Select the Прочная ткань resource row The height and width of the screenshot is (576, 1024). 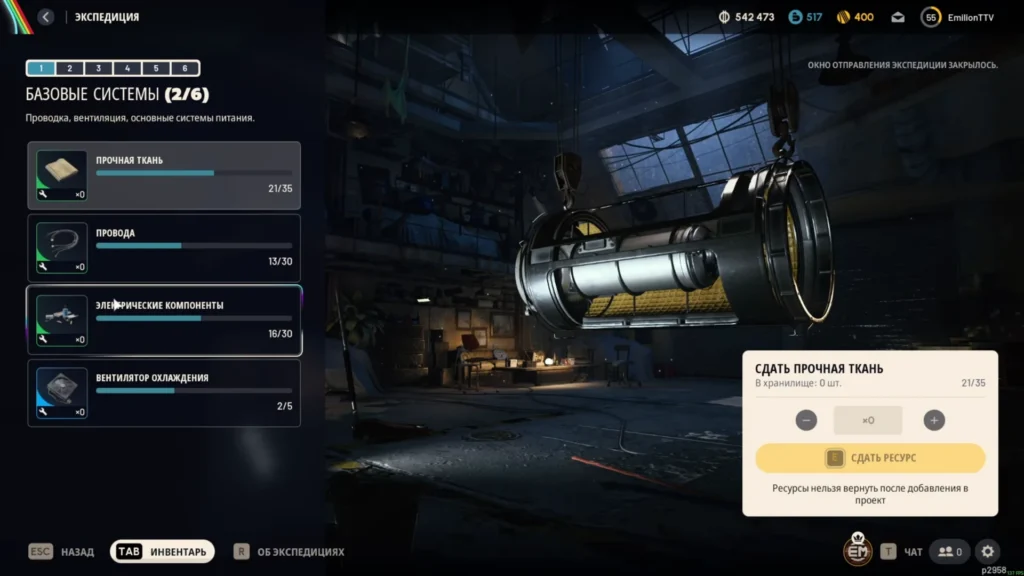pyautogui.click(x=164, y=175)
